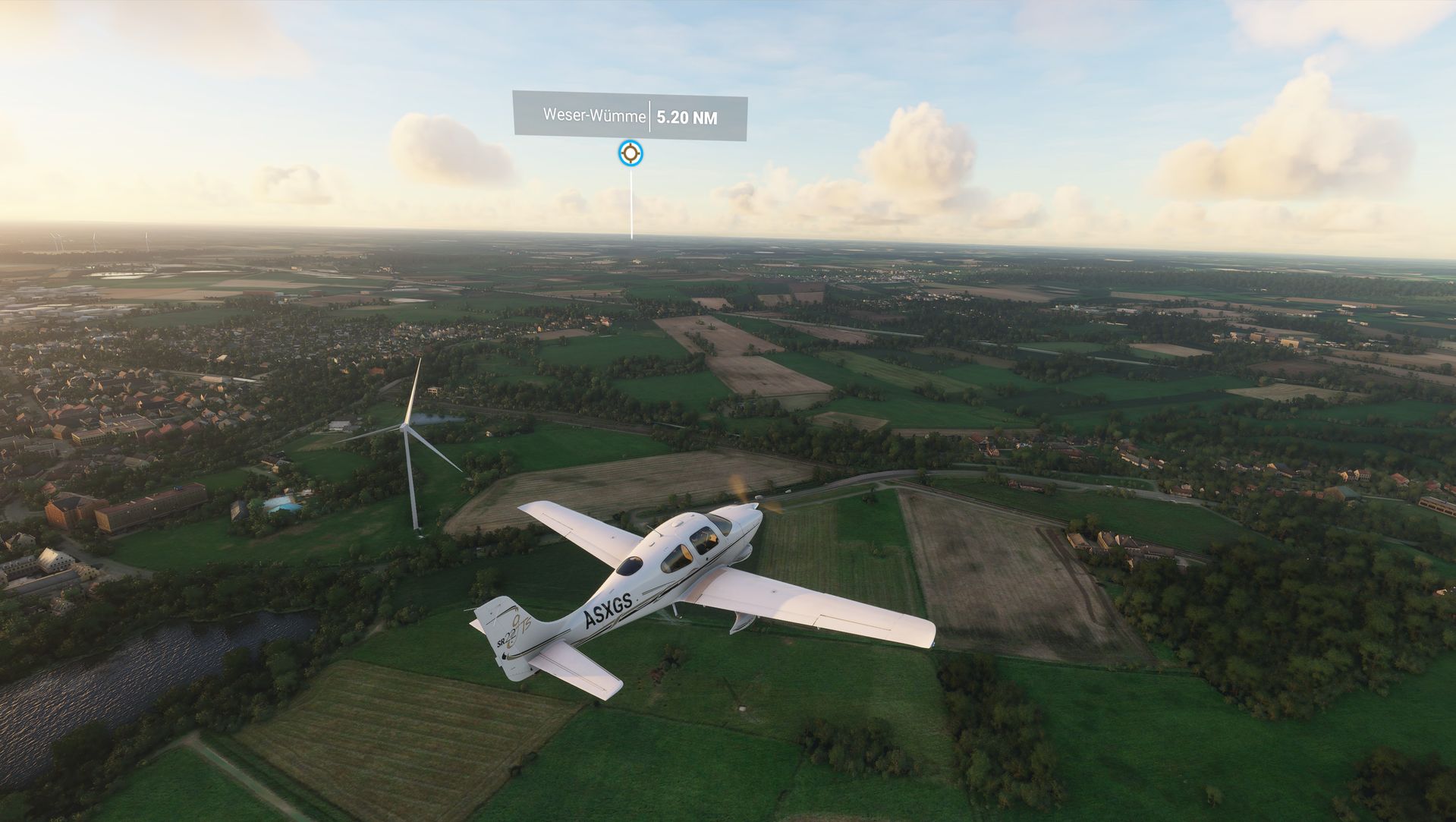Click the Weser-Wümme waypoint marker icon

click(x=630, y=153)
